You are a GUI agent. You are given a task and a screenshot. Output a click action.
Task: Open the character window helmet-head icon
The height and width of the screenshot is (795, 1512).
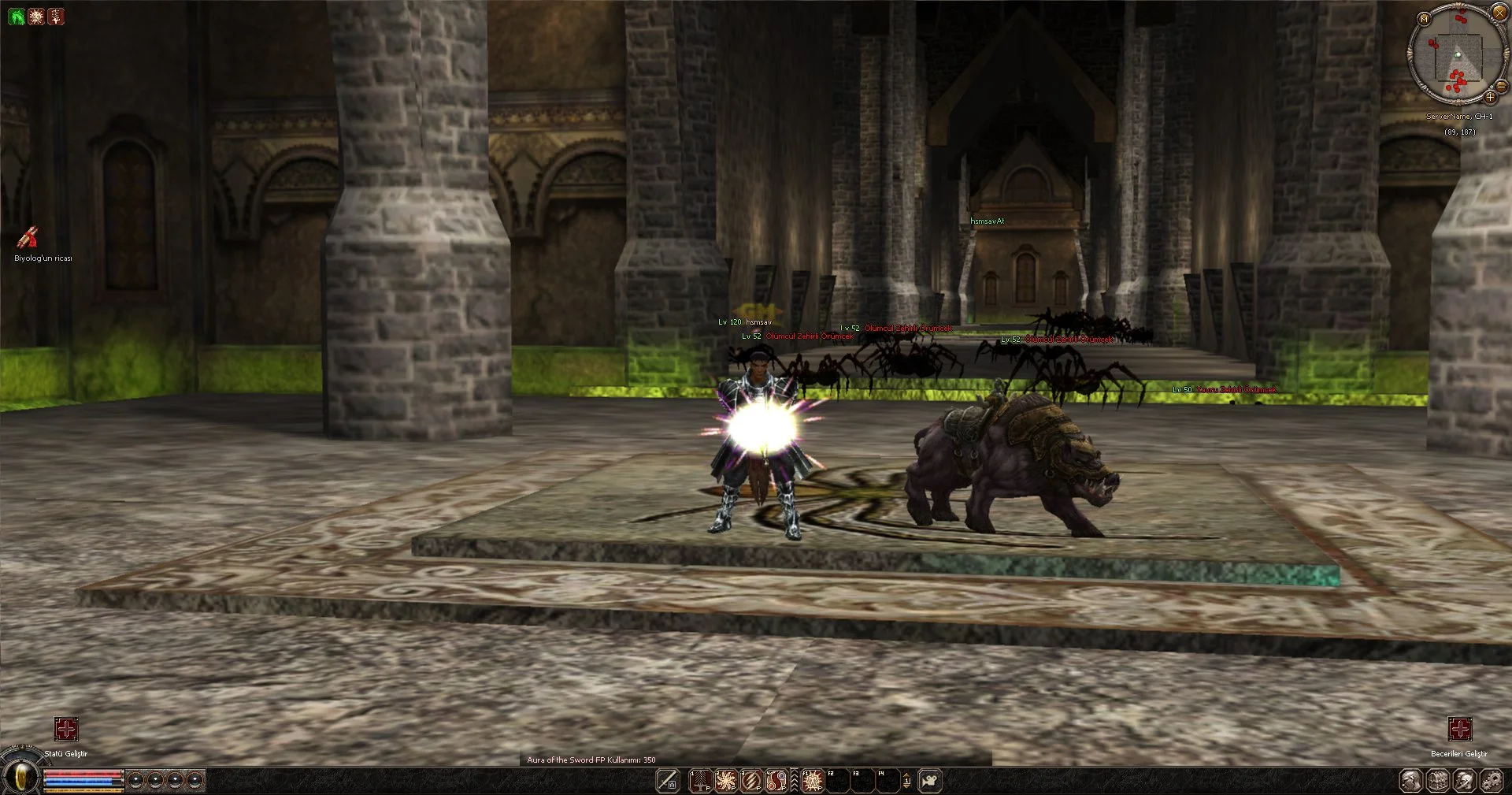click(x=1411, y=781)
